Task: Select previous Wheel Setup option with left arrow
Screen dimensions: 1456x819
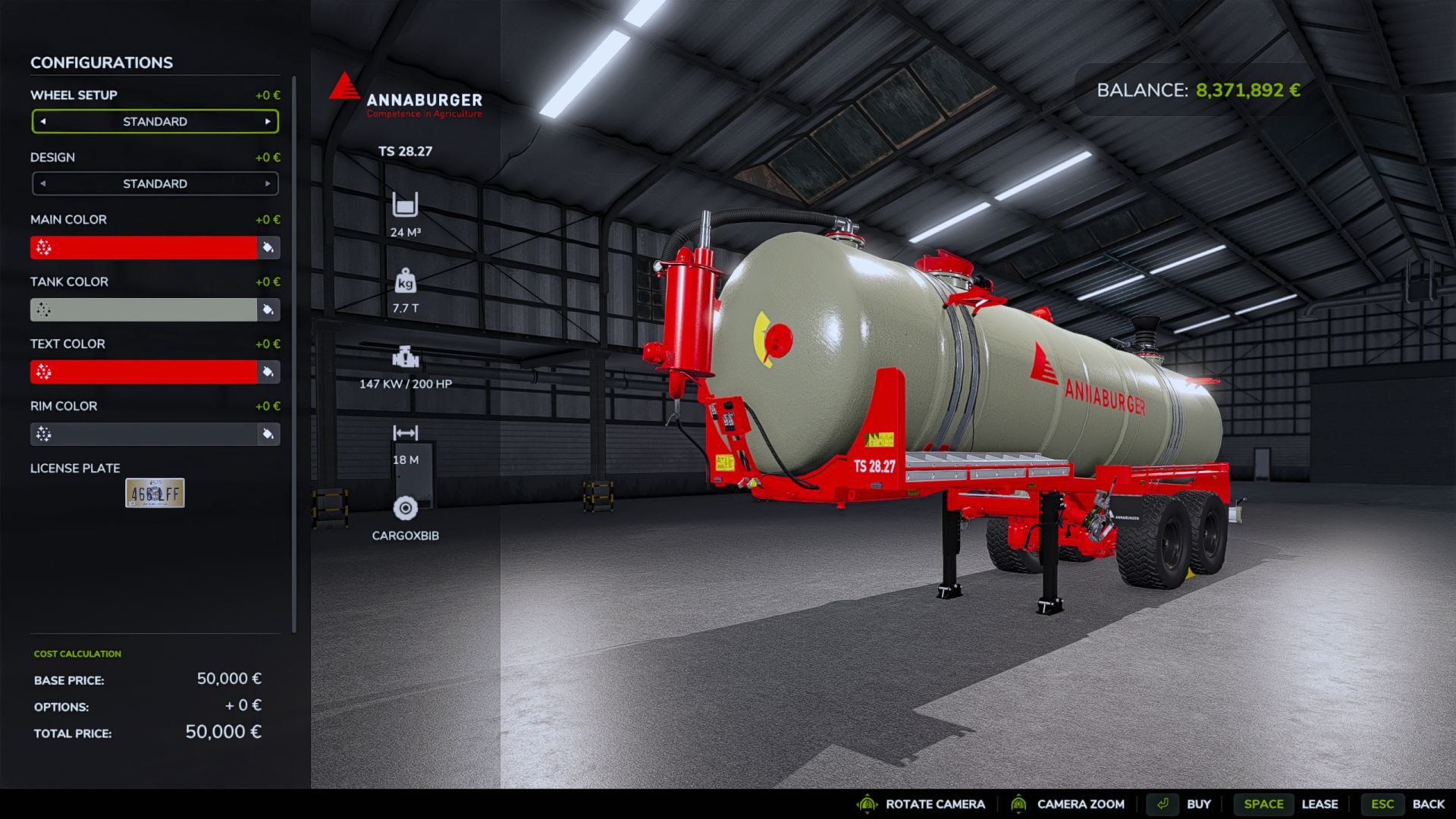Action: tap(43, 121)
